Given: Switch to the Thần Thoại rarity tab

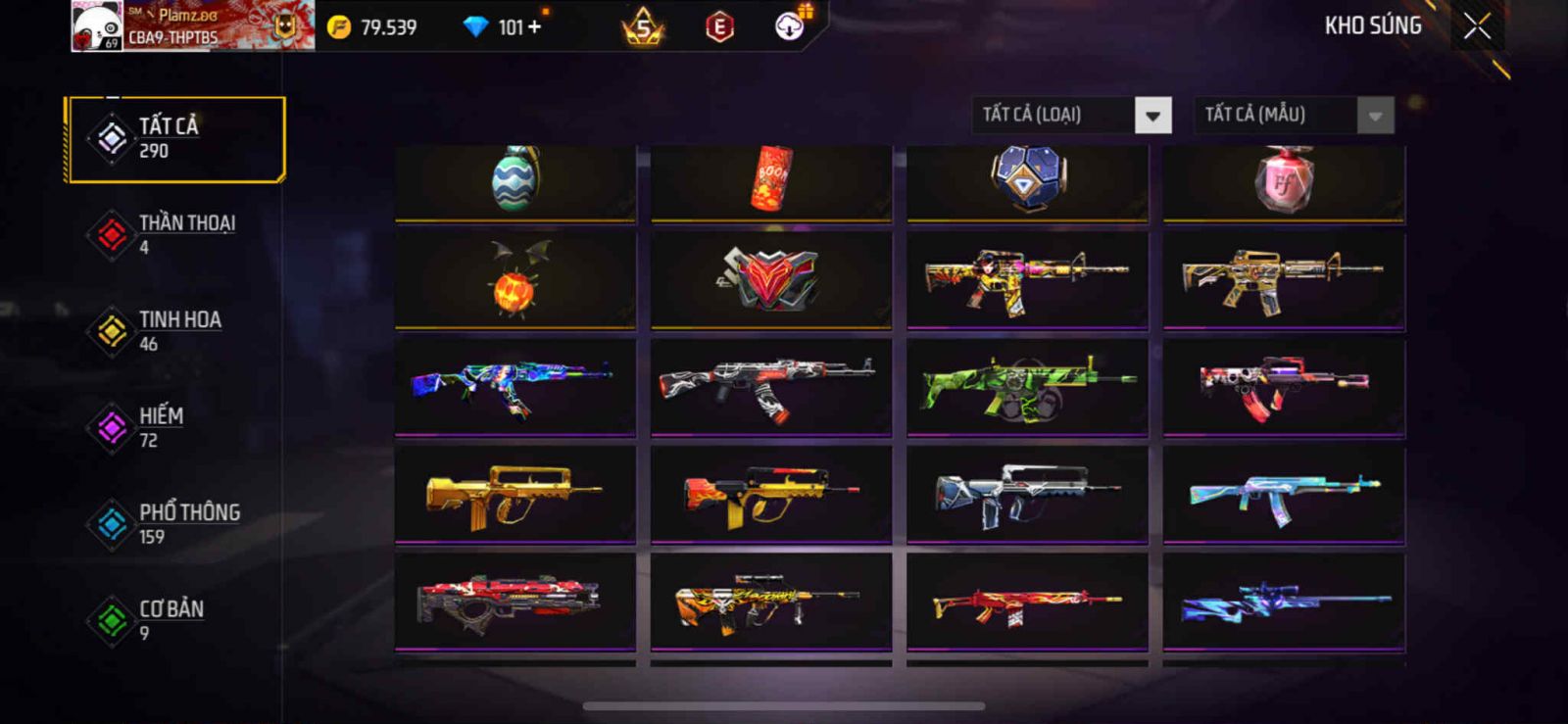Looking at the screenshot, I should coord(175,234).
